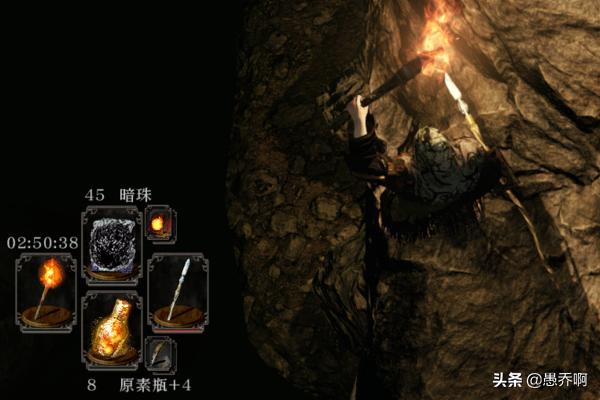Select the dark orb spell slot
This screenshot has width=600, height=400.
pos(111,242)
